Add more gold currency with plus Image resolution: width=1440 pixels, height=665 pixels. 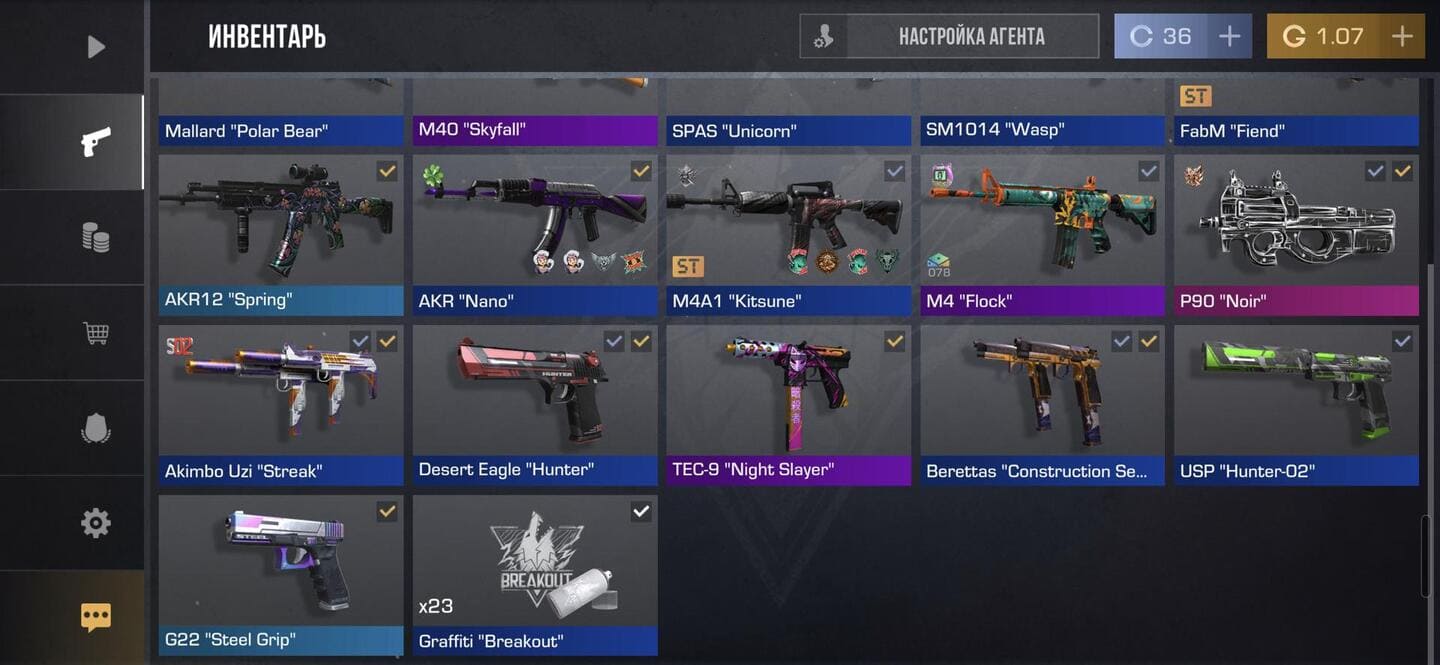(1402, 37)
